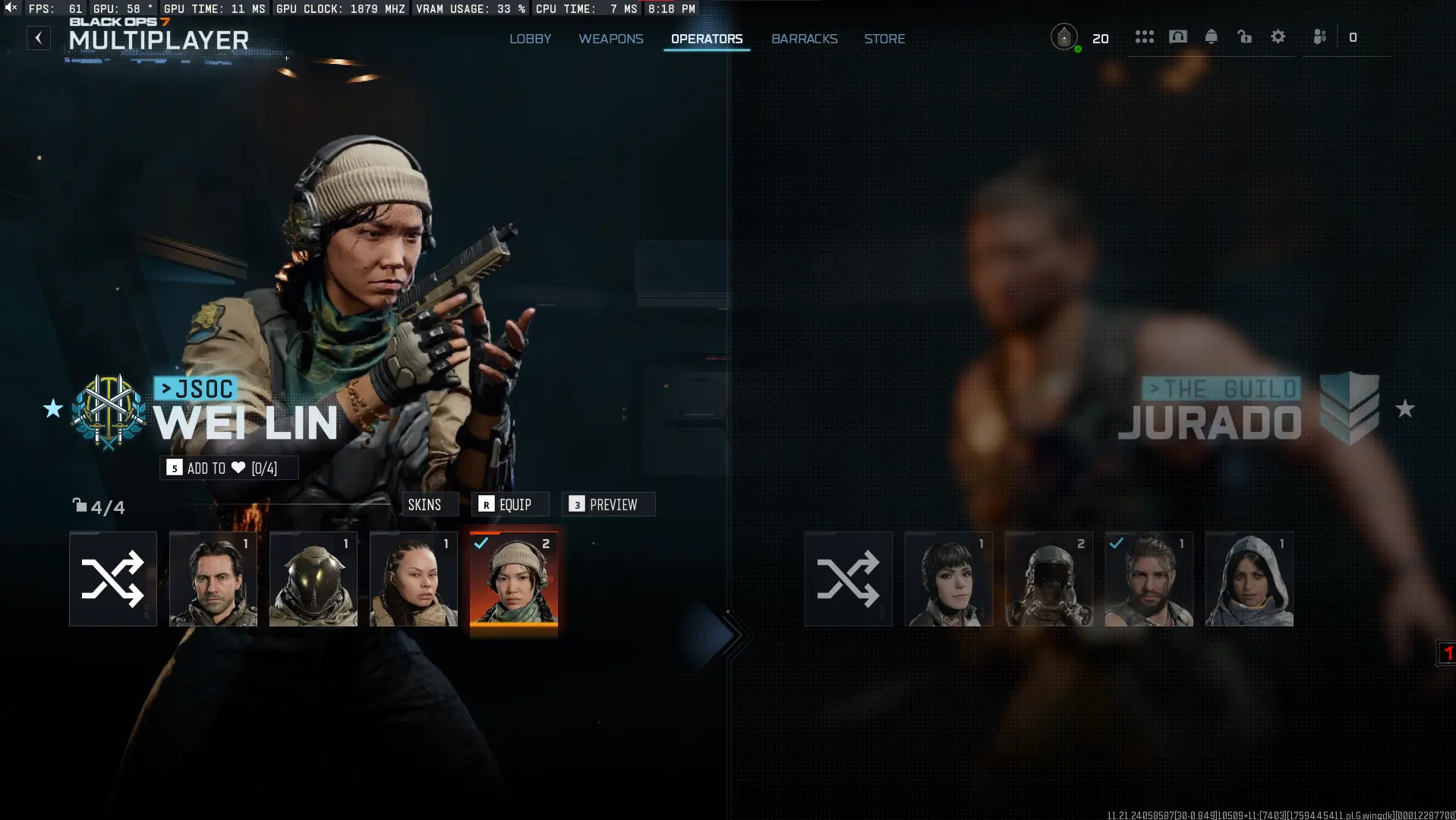Image resolution: width=1456 pixels, height=820 pixels.
Task: Click the back arrow chevron
Action: pos(39,38)
